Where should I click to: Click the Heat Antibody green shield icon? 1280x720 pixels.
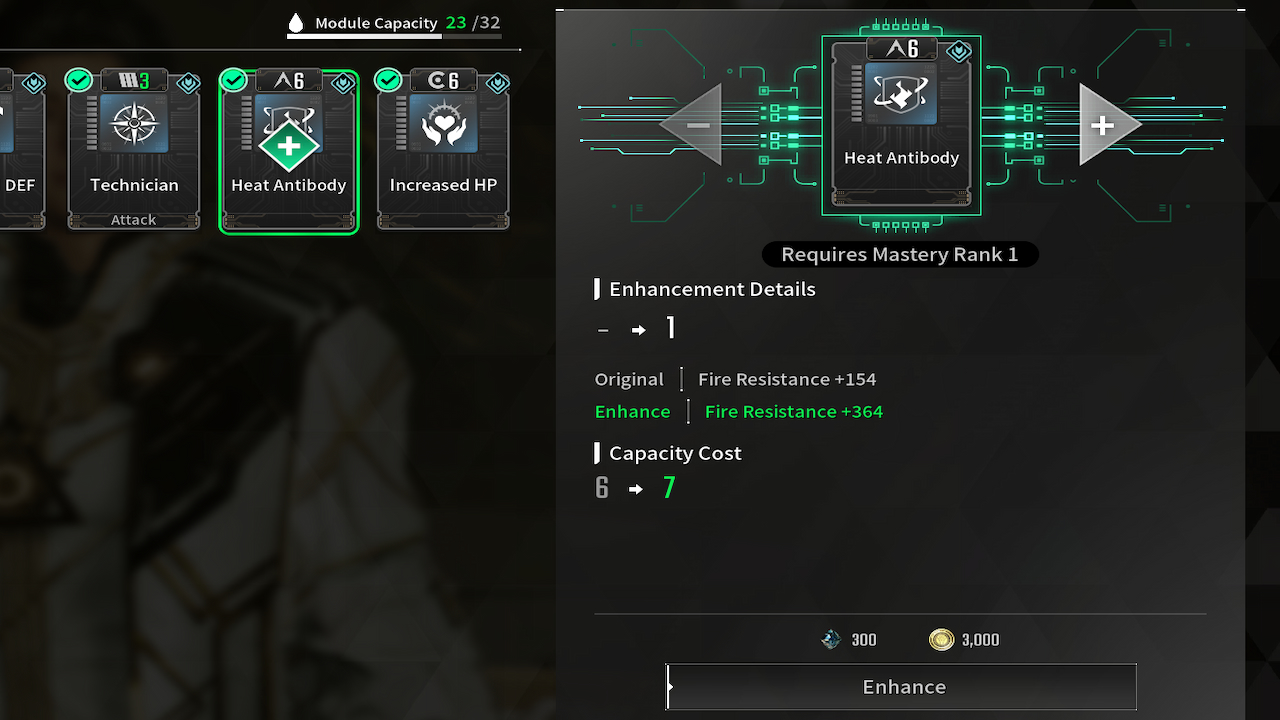pyautogui.click(x=288, y=144)
